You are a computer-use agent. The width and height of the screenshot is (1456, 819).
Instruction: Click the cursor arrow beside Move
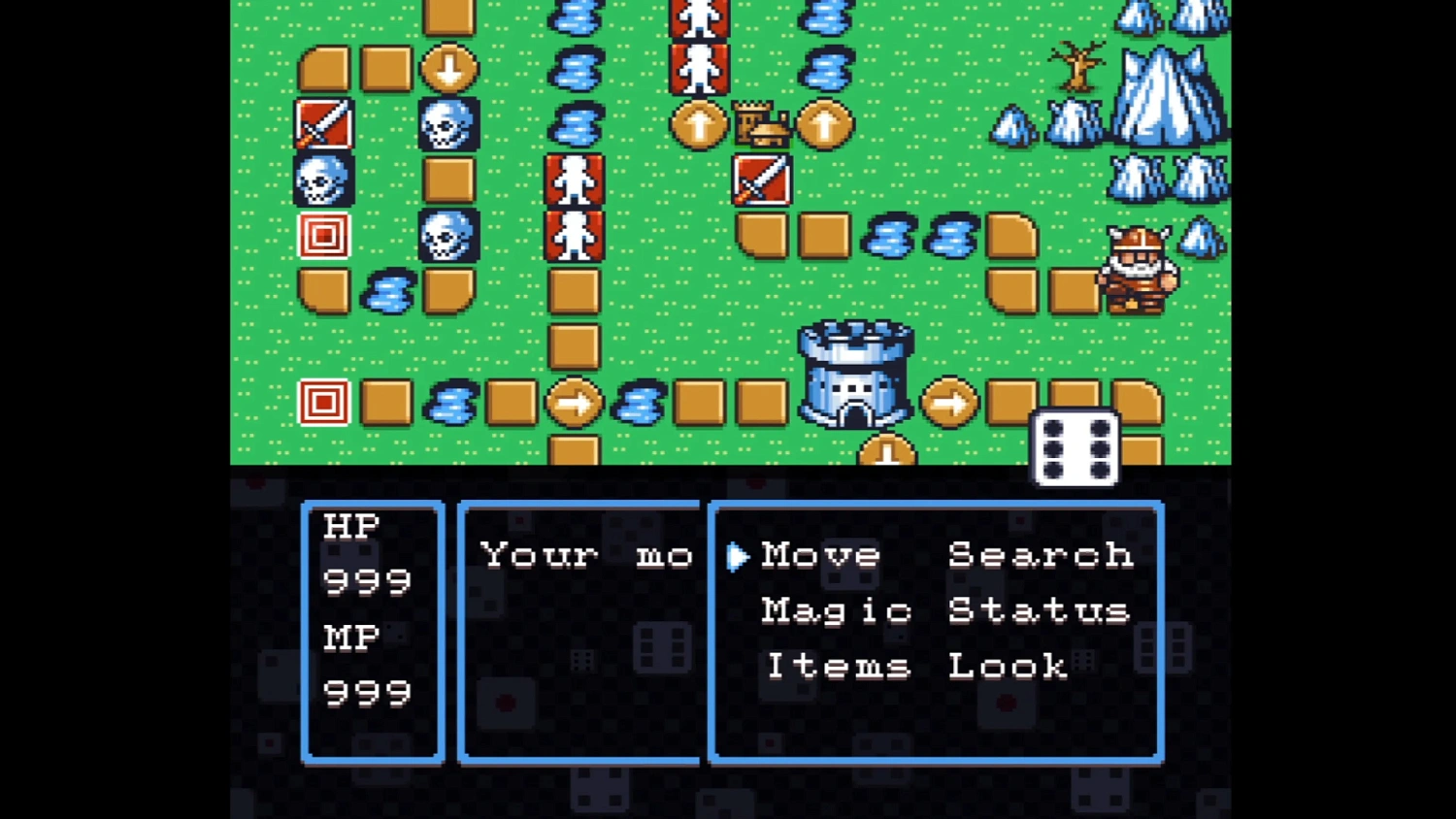click(736, 555)
